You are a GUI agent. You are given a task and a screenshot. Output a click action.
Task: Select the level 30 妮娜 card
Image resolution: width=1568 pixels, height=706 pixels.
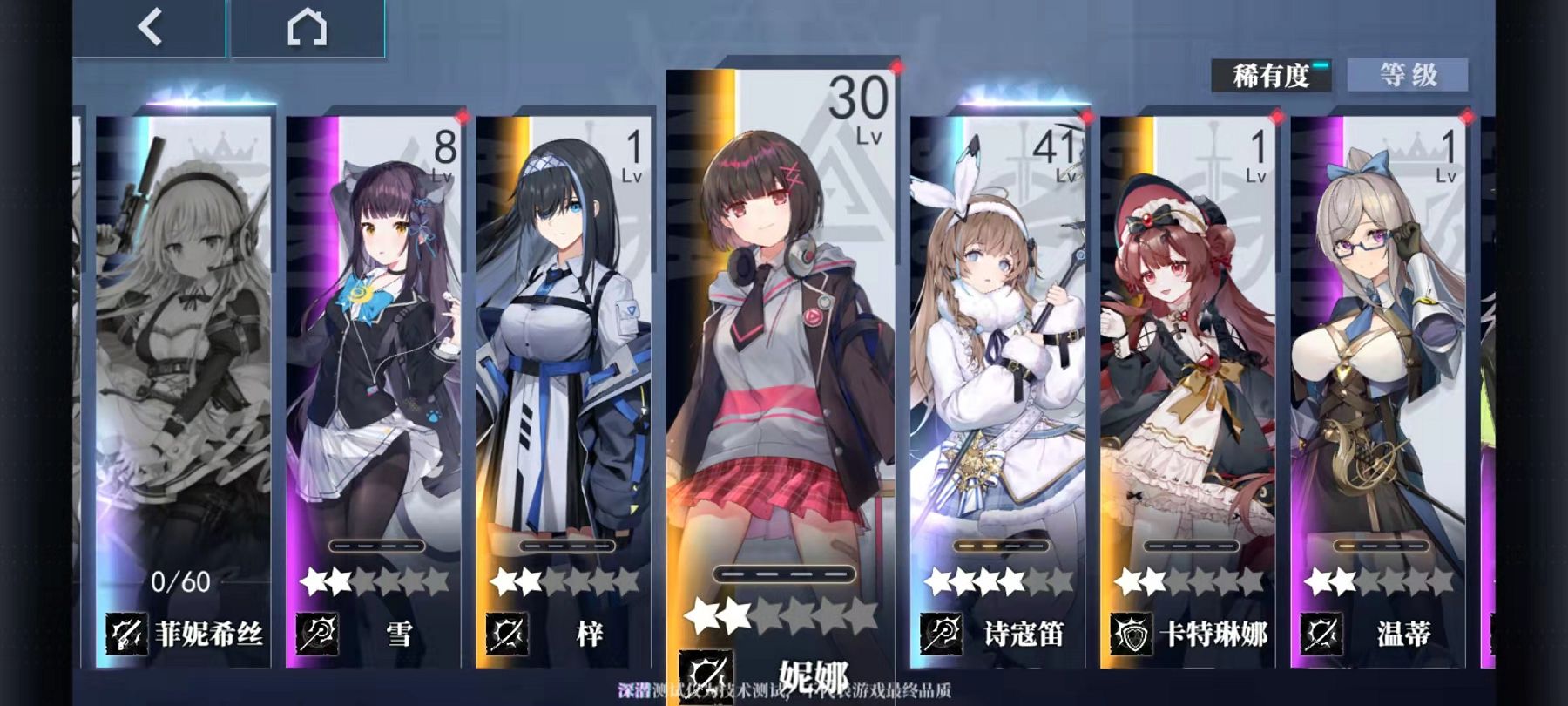(784, 384)
